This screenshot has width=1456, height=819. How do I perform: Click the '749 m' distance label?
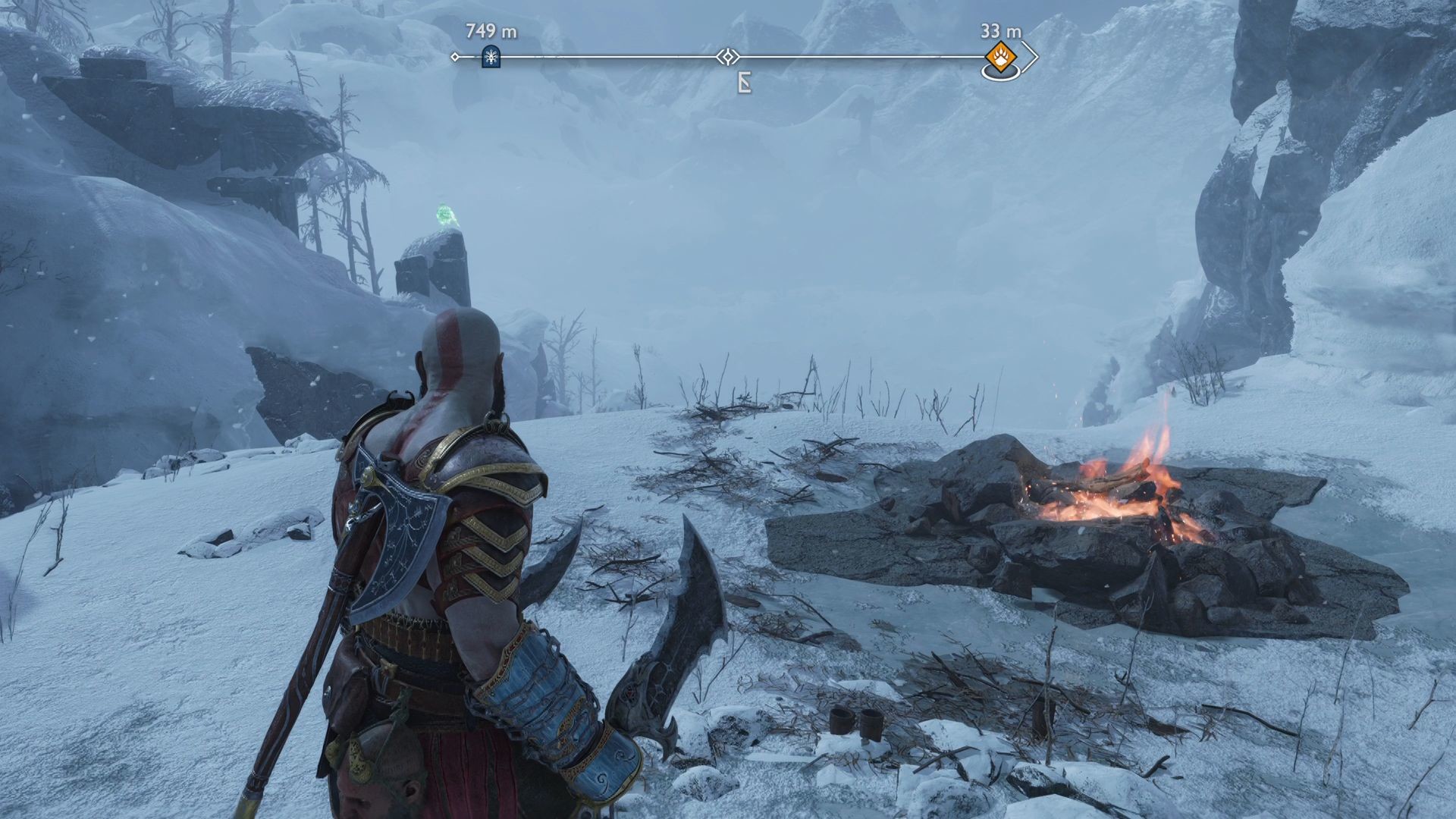[491, 32]
